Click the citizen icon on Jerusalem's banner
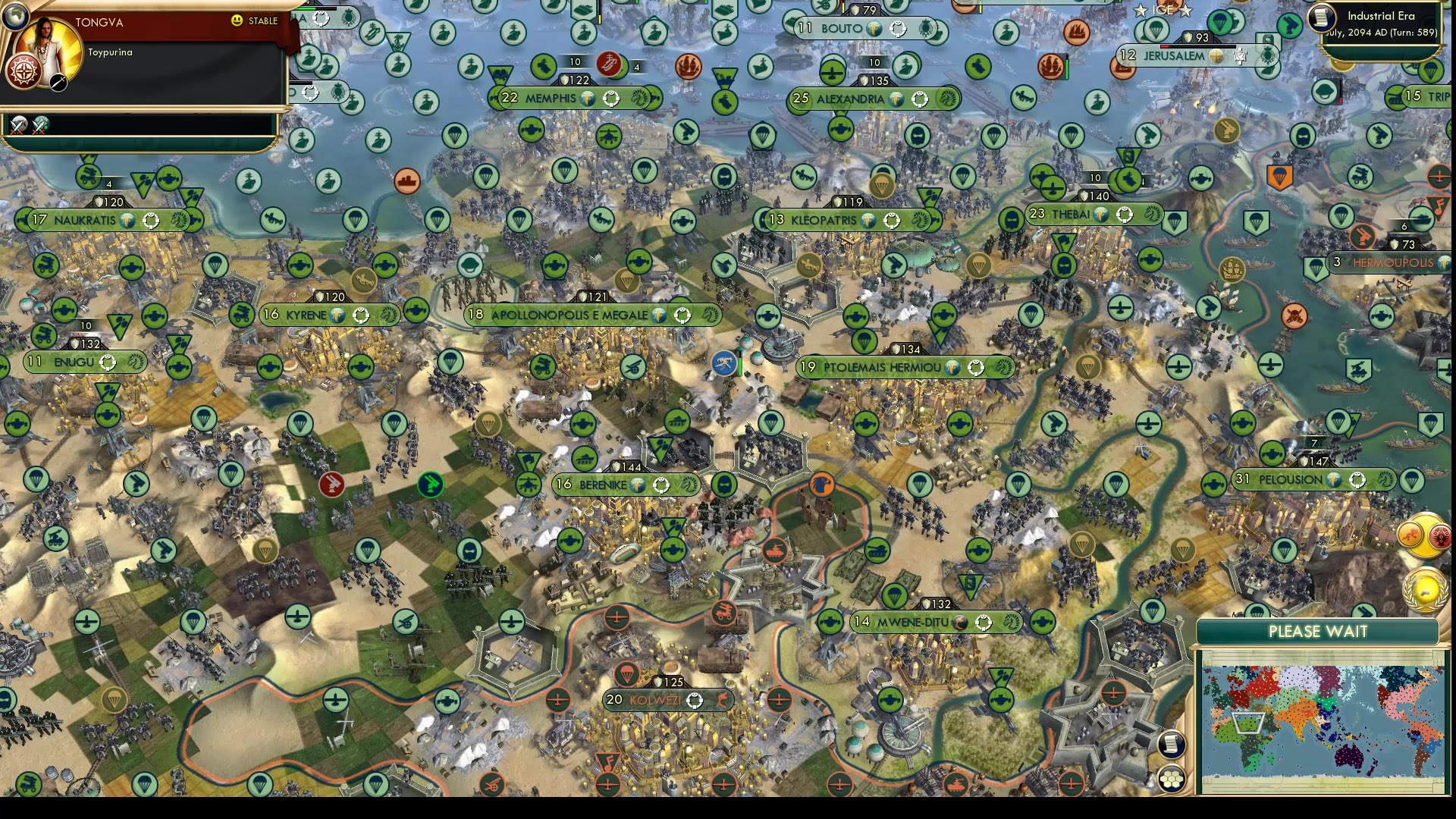The height and width of the screenshot is (819, 1456). point(1239,55)
